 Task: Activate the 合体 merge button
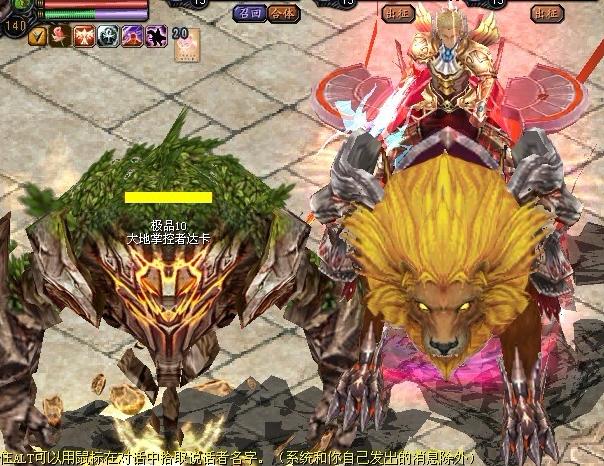281,13
